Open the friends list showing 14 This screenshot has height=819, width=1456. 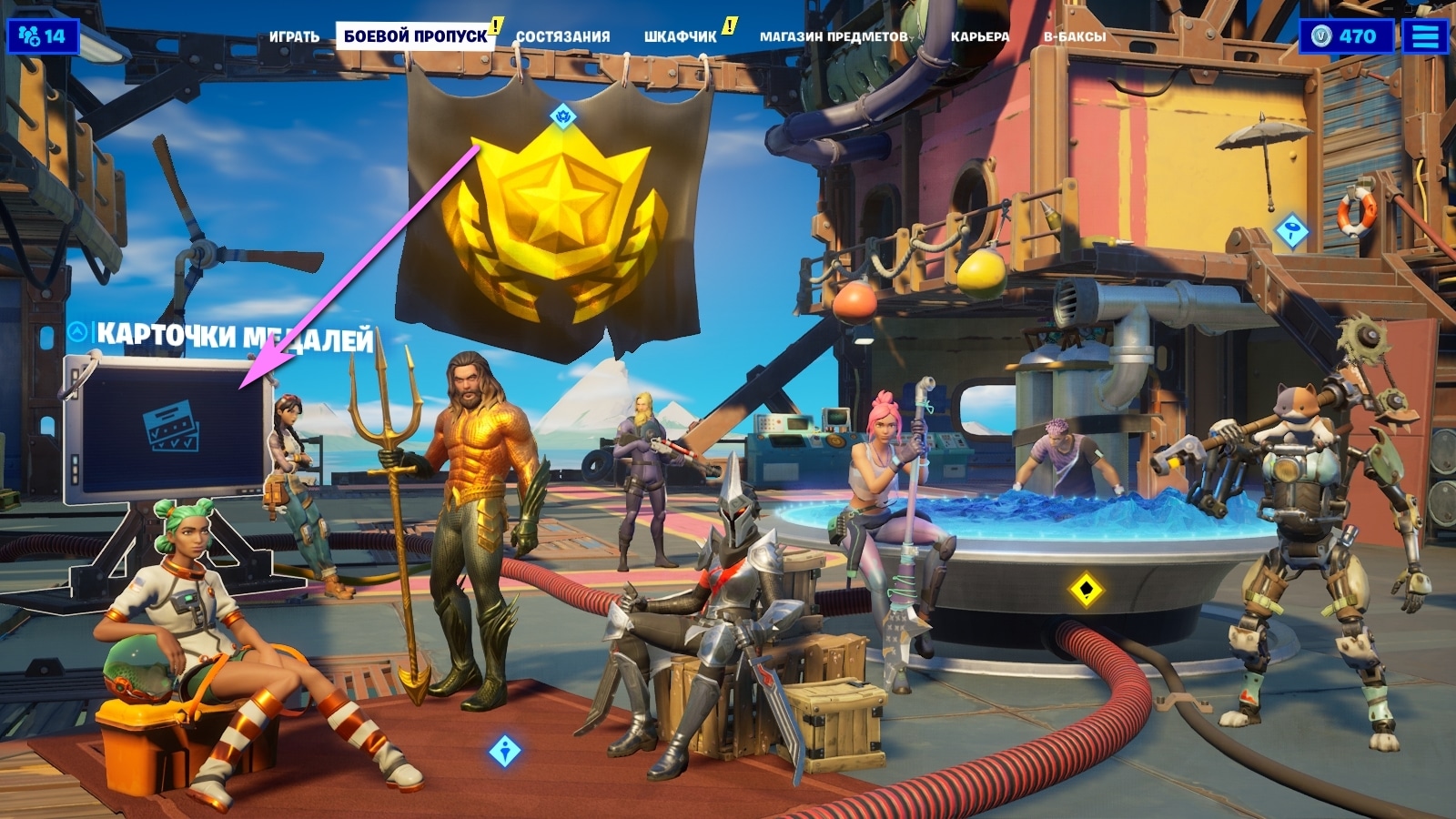click(x=43, y=36)
